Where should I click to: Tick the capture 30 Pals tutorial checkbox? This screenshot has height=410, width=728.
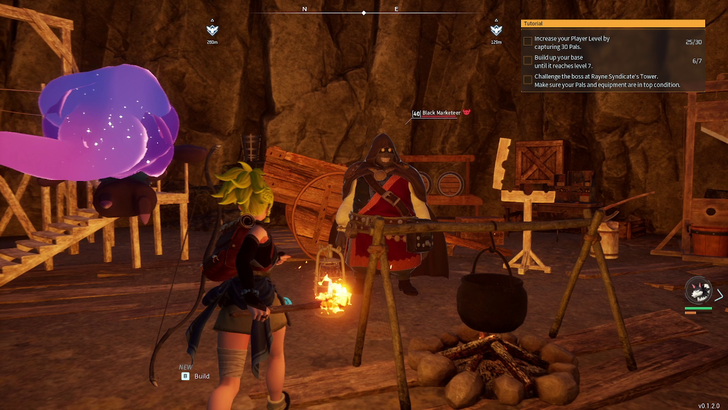pos(528,42)
